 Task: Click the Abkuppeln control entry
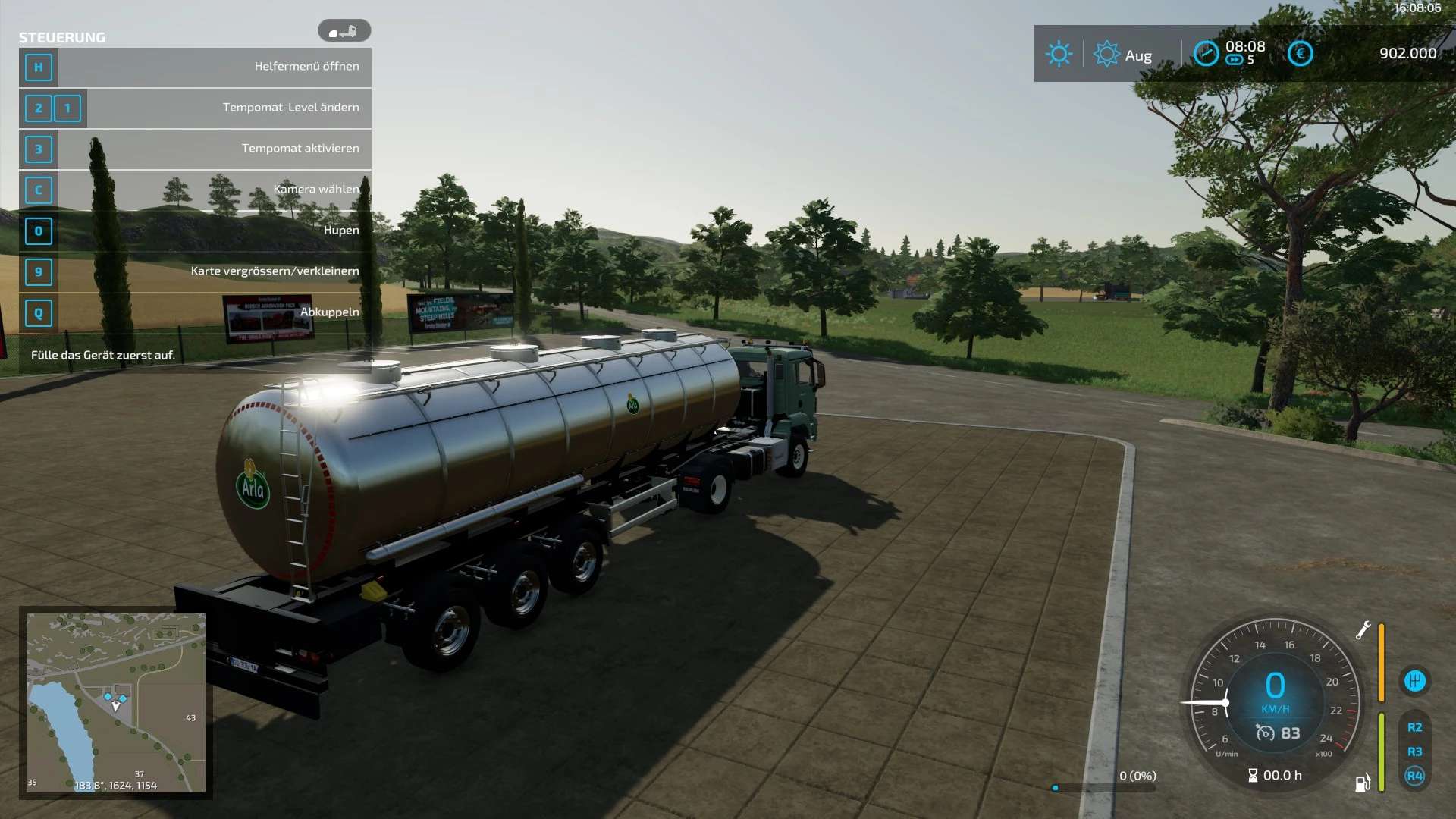[196, 312]
